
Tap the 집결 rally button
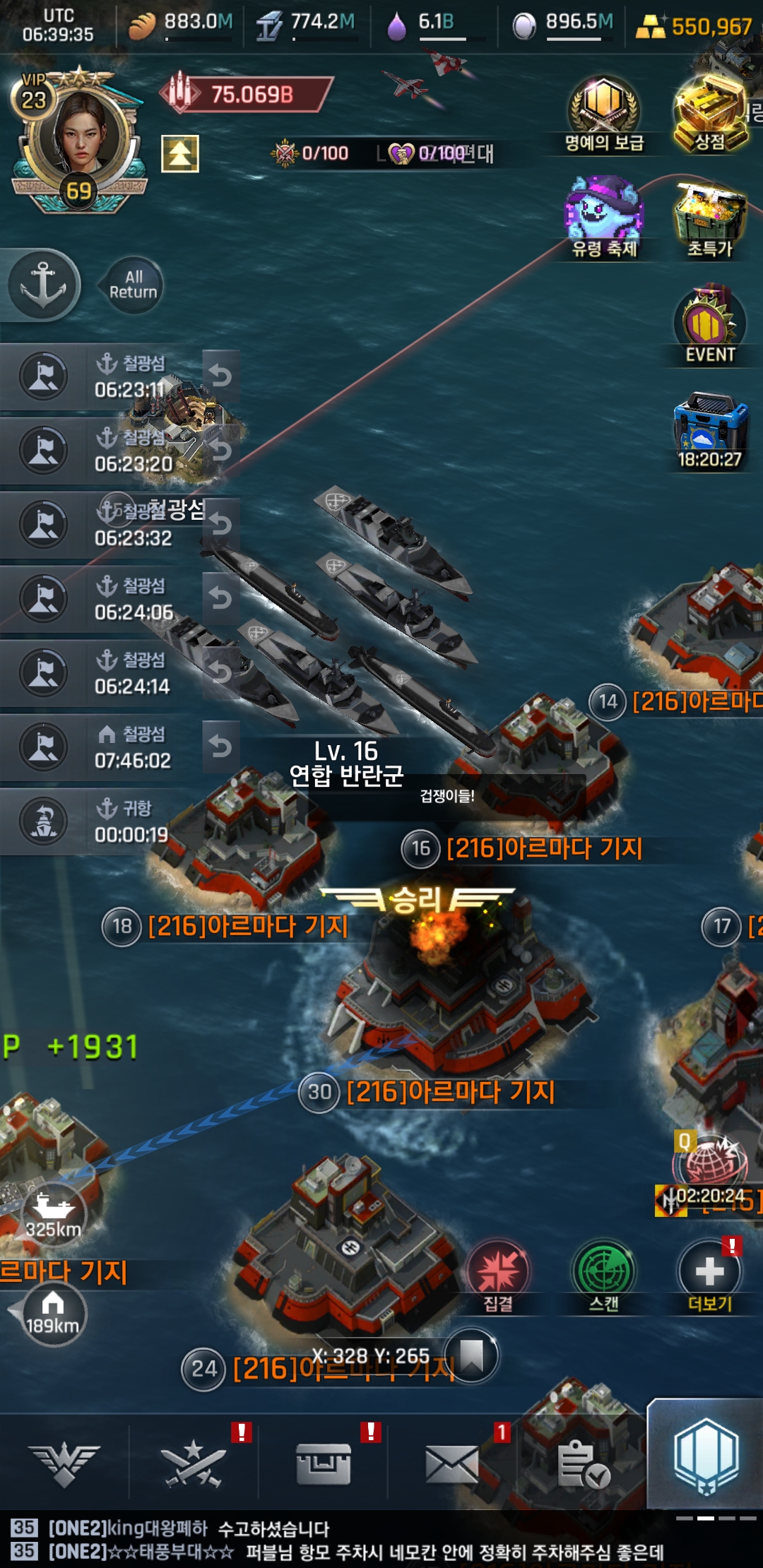pos(498,1275)
